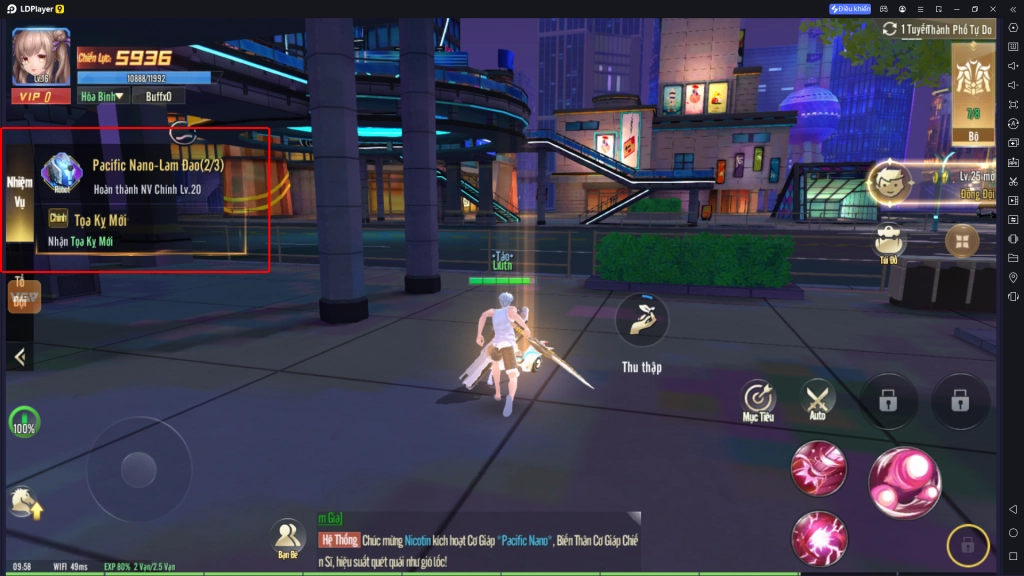
Task: Open the Hòa Bình mode dropdown
Action: pos(104,96)
